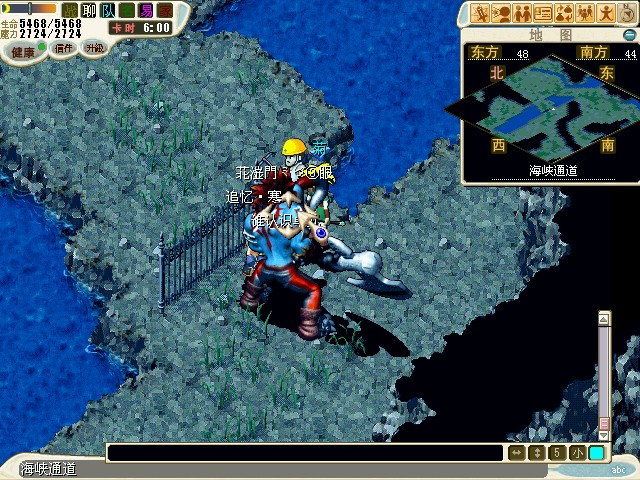Toggle the 小 font size button
640x480 pixels.
(577, 453)
